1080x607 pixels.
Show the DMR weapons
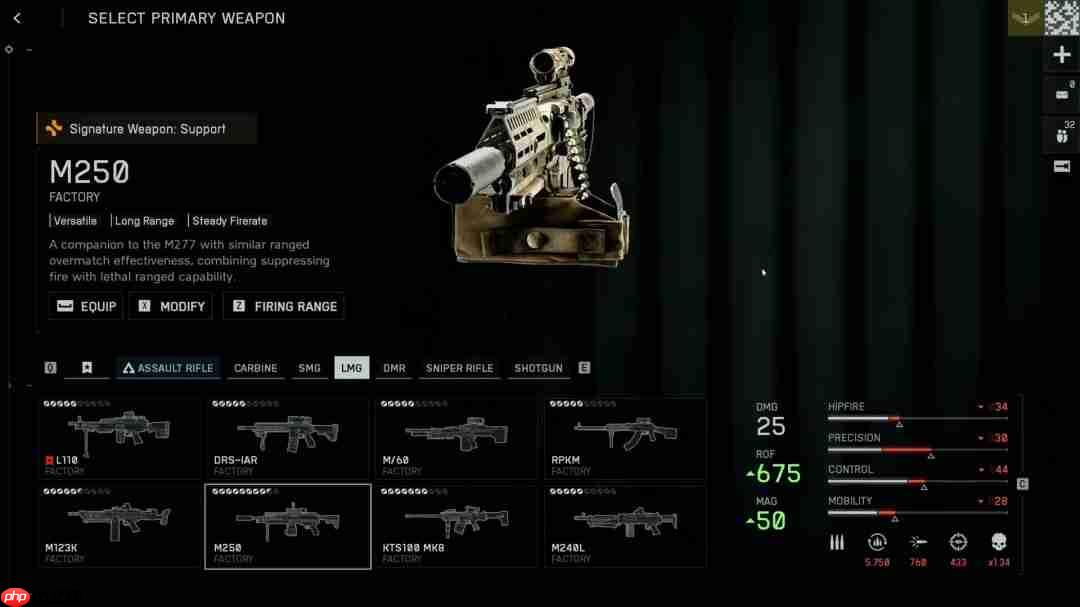click(394, 368)
